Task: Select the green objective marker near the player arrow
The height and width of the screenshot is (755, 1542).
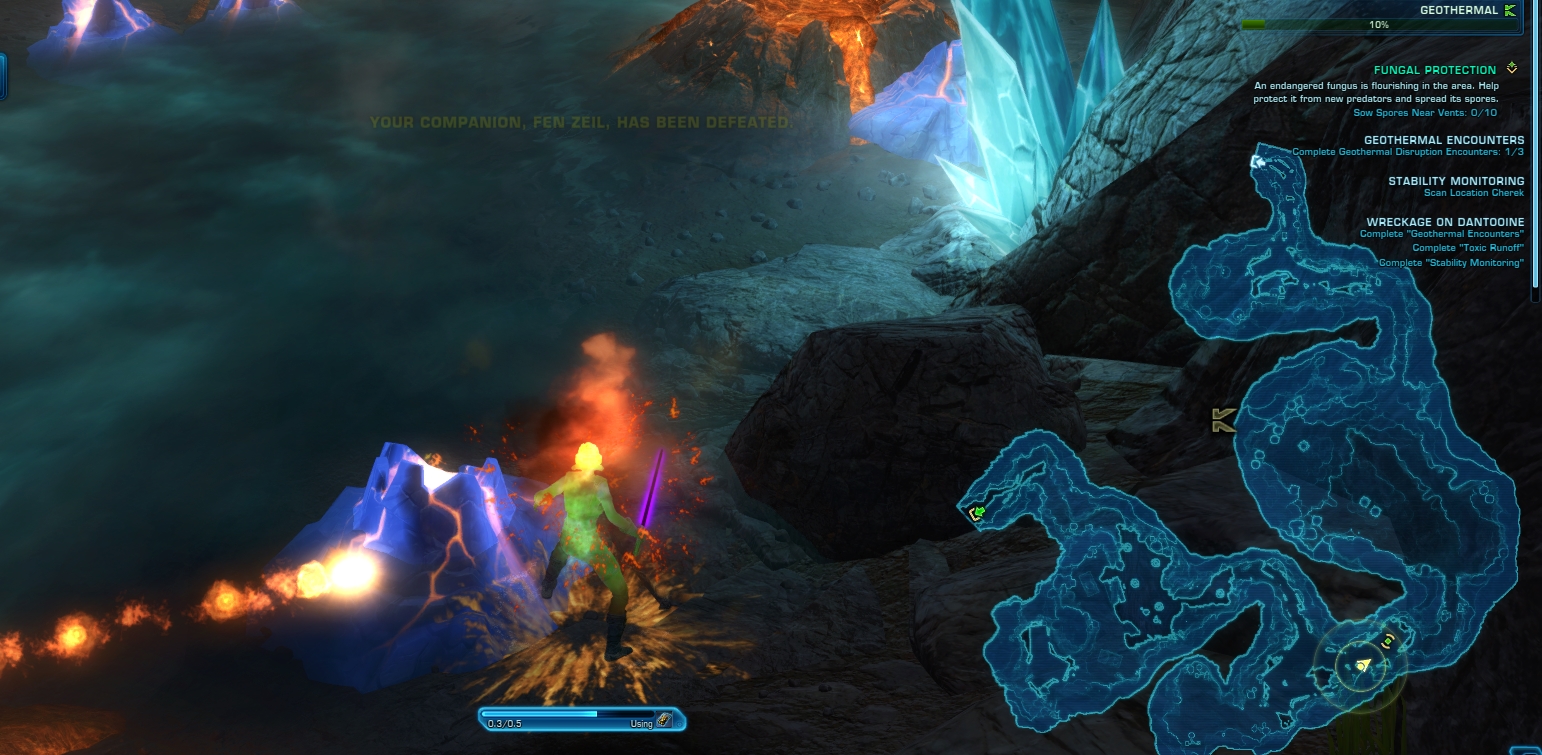Action: click(x=1387, y=641)
